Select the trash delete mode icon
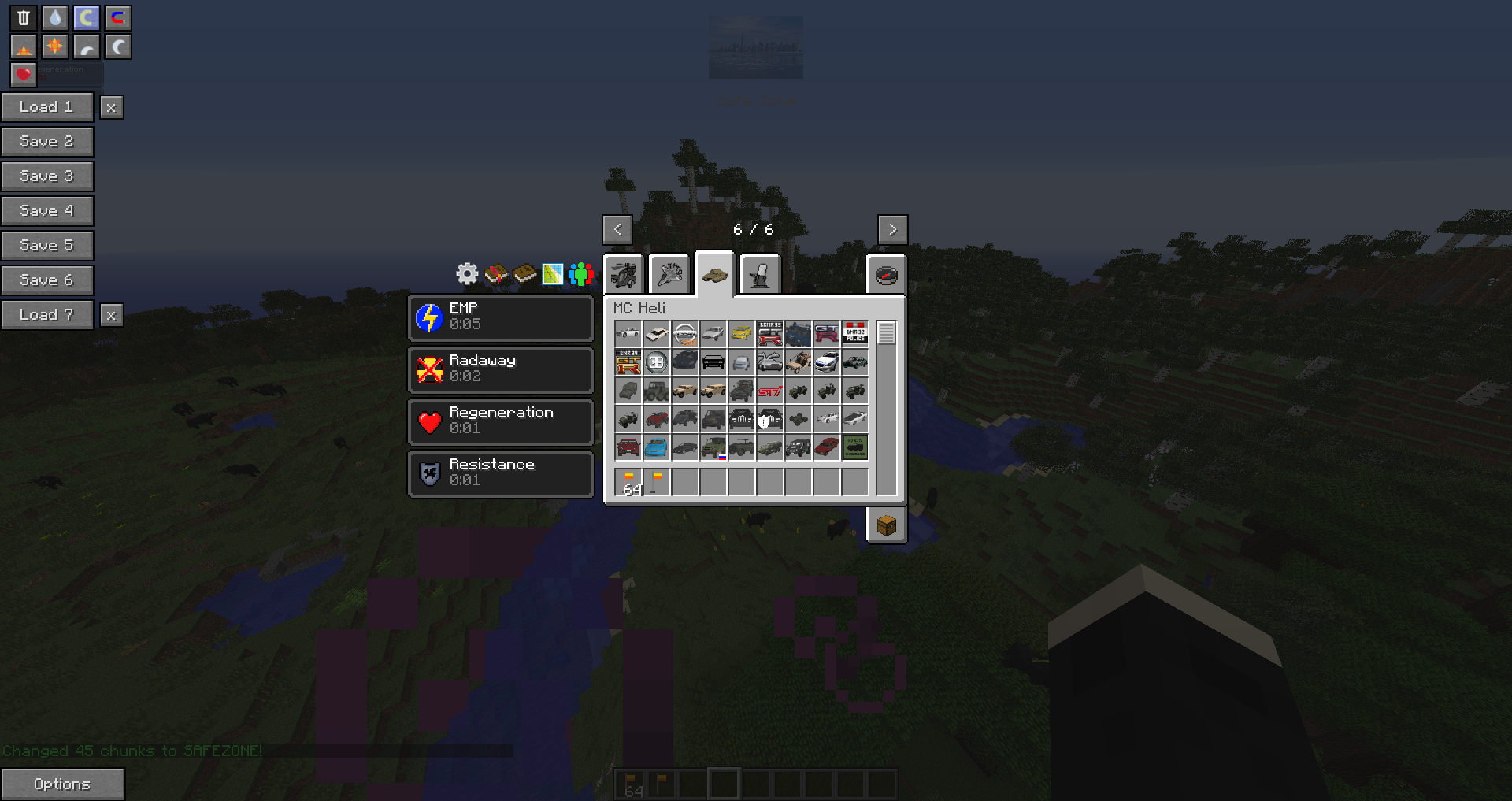The width and height of the screenshot is (1512, 801). [23, 17]
